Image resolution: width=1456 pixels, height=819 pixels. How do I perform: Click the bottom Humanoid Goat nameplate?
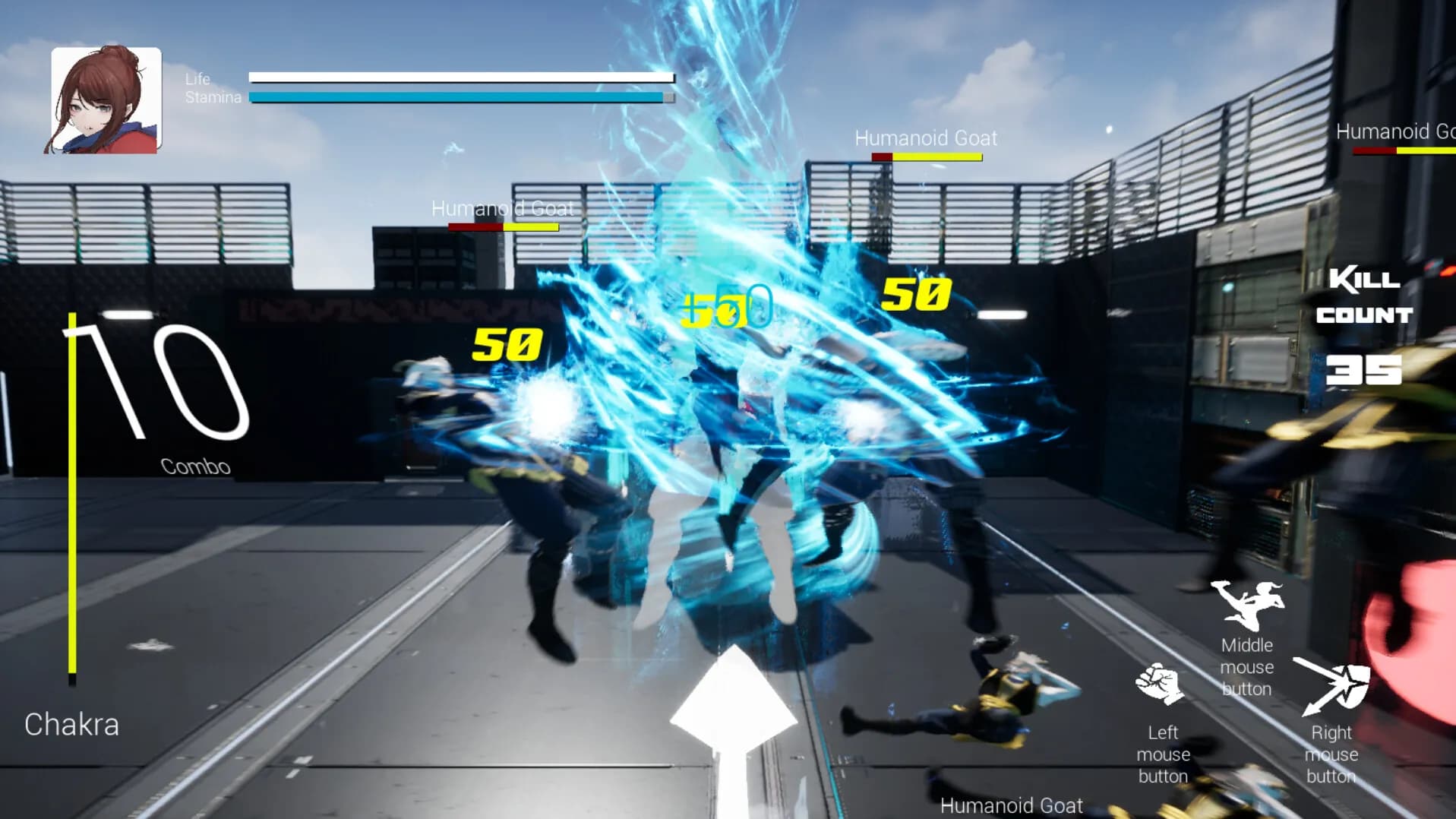pyautogui.click(x=1011, y=805)
